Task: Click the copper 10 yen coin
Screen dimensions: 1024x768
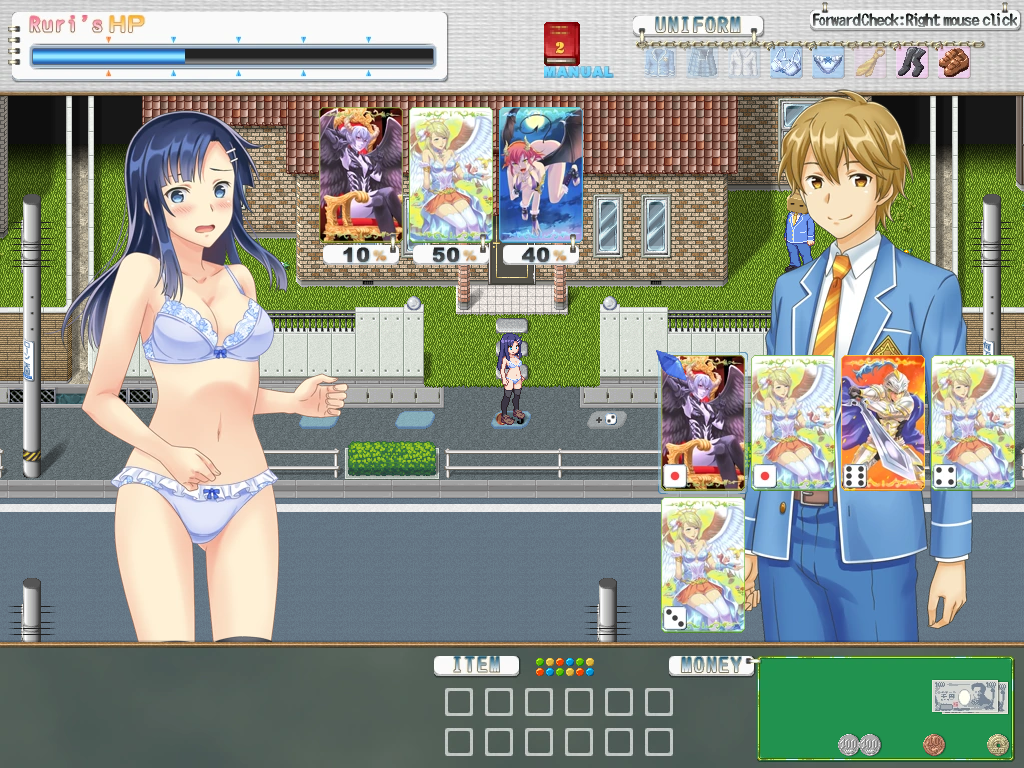Action: pyautogui.click(x=933, y=744)
